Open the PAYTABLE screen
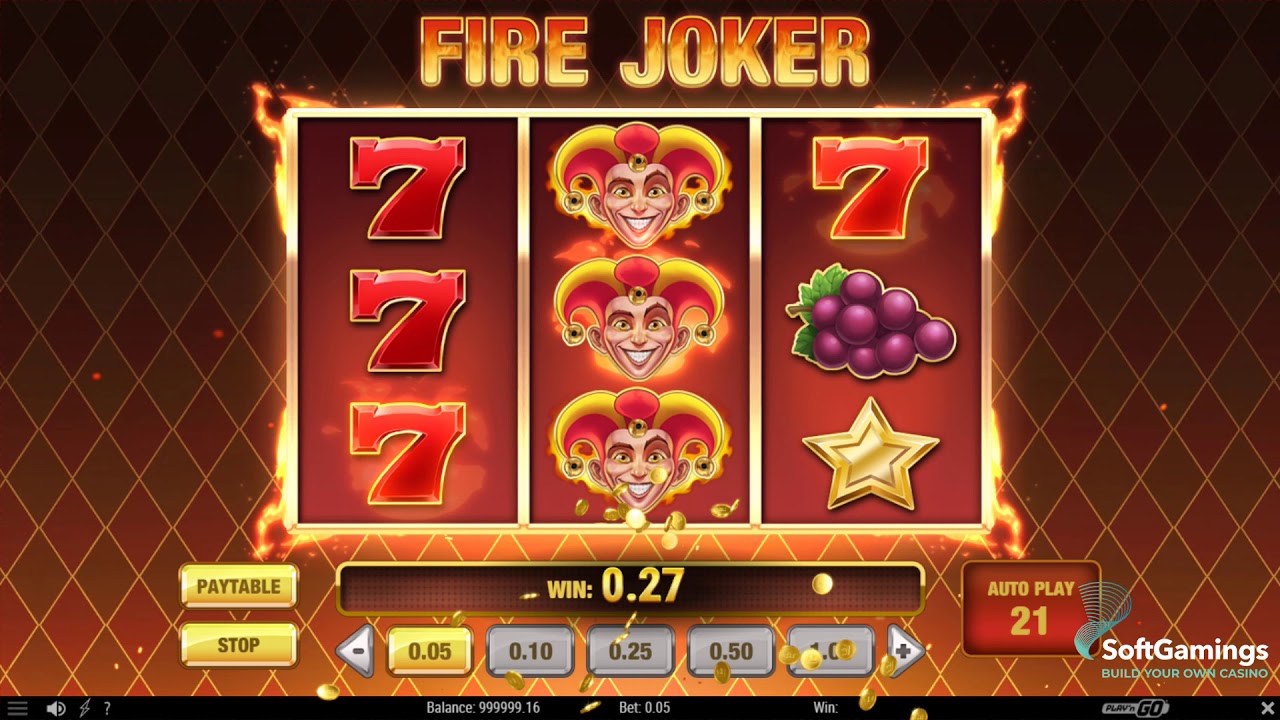Screen dimensions: 1280x720 click(x=237, y=588)
